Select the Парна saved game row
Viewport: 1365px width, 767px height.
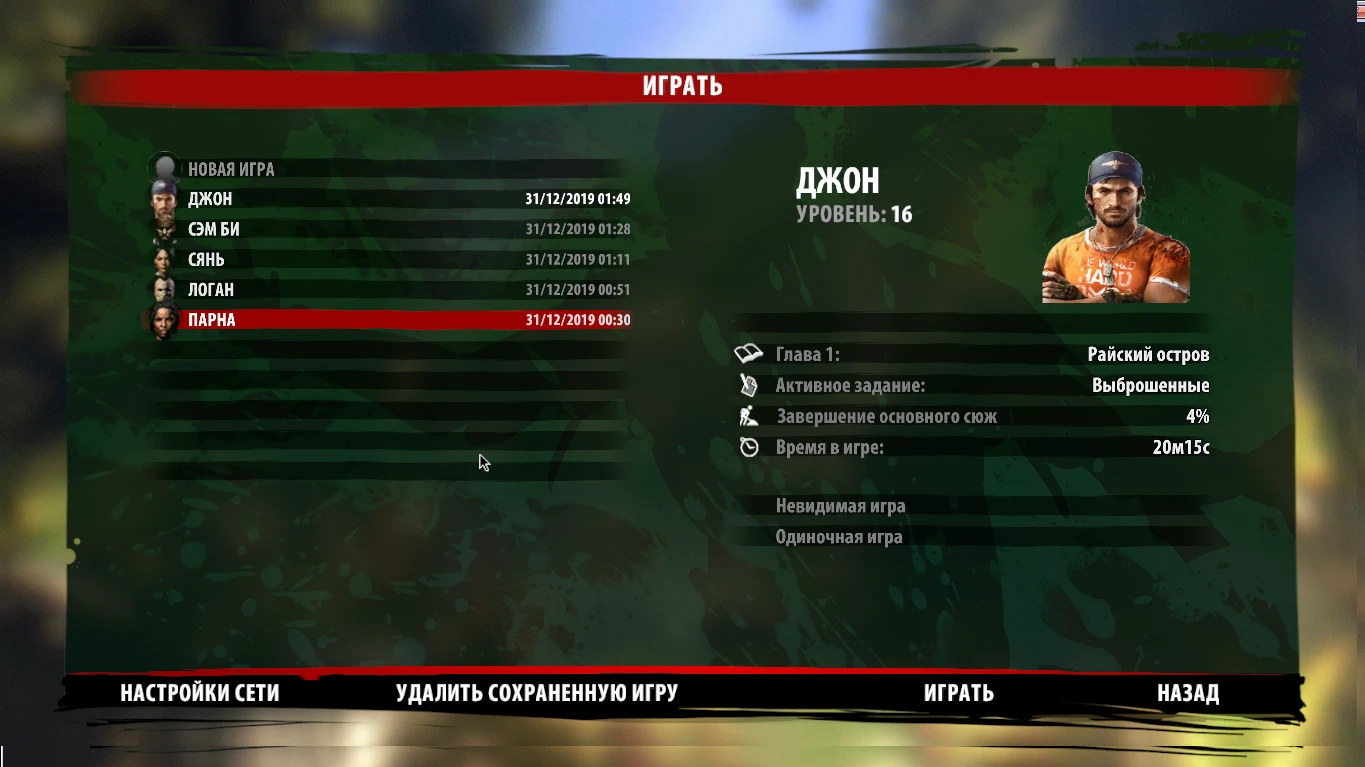390,320
